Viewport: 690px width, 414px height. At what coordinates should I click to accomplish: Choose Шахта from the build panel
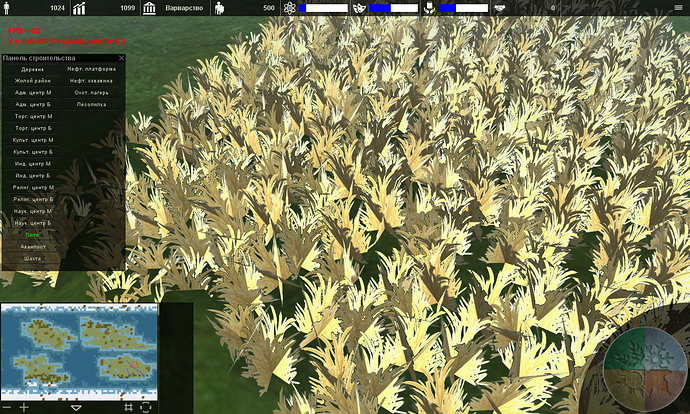point(33,258)
